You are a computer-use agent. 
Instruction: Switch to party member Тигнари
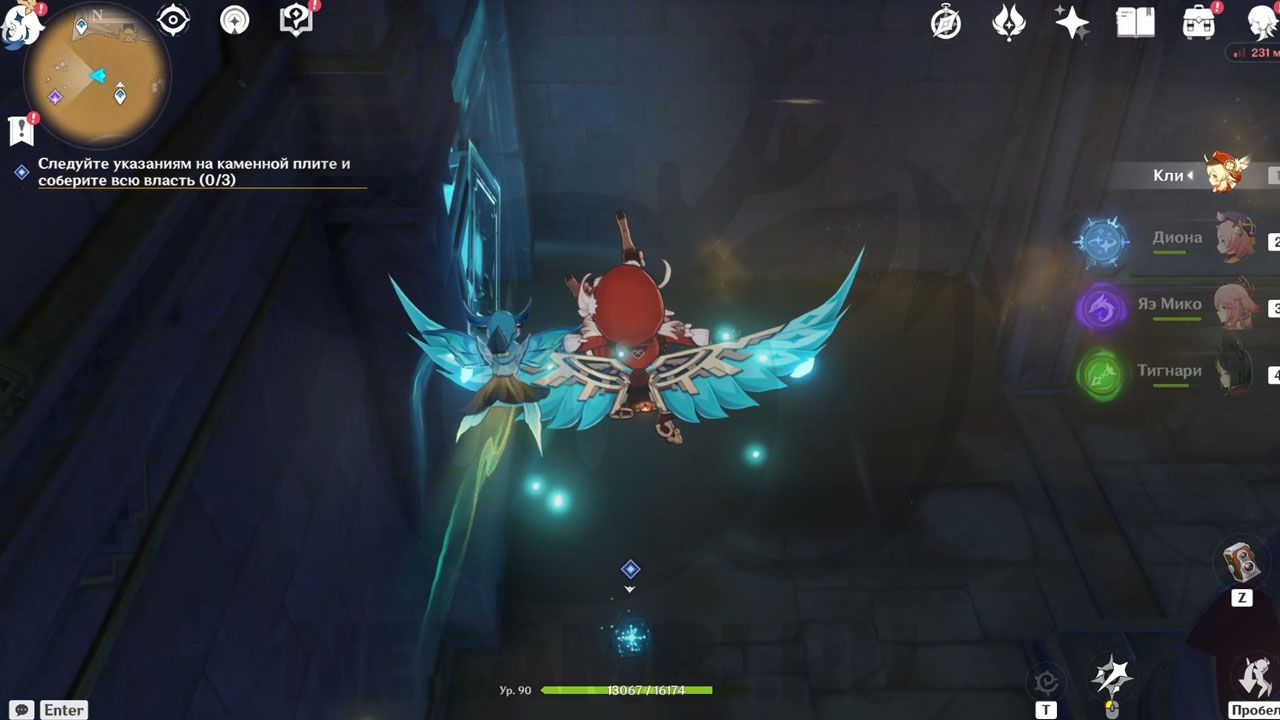(x=1170, y=371)
